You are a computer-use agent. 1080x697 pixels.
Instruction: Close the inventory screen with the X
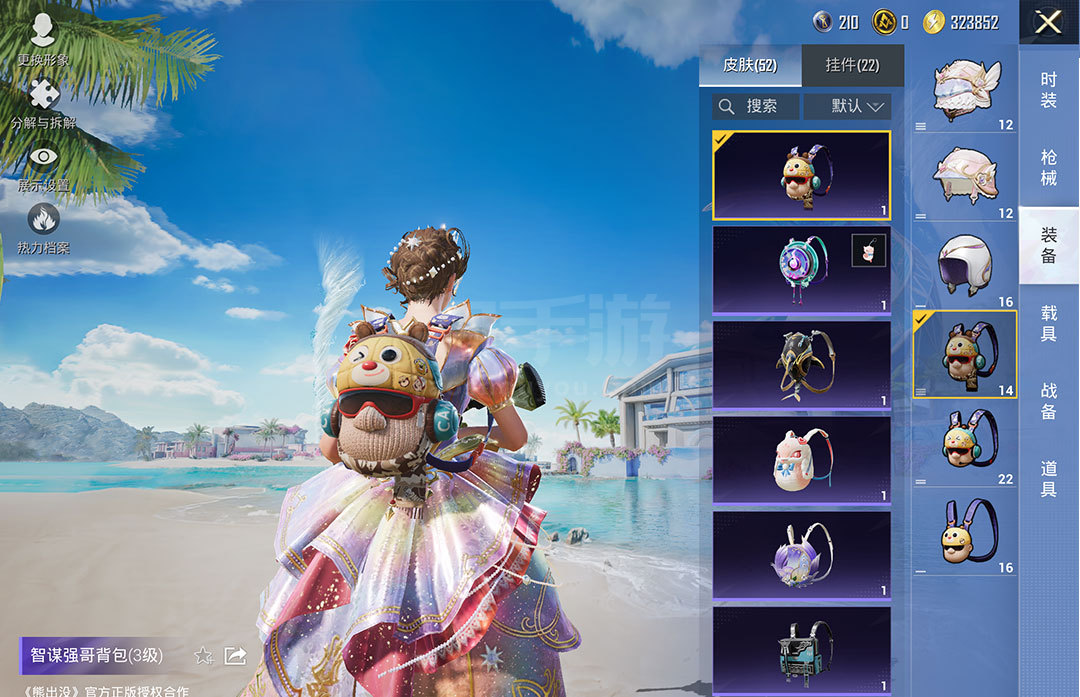(x=1048, y=22)
